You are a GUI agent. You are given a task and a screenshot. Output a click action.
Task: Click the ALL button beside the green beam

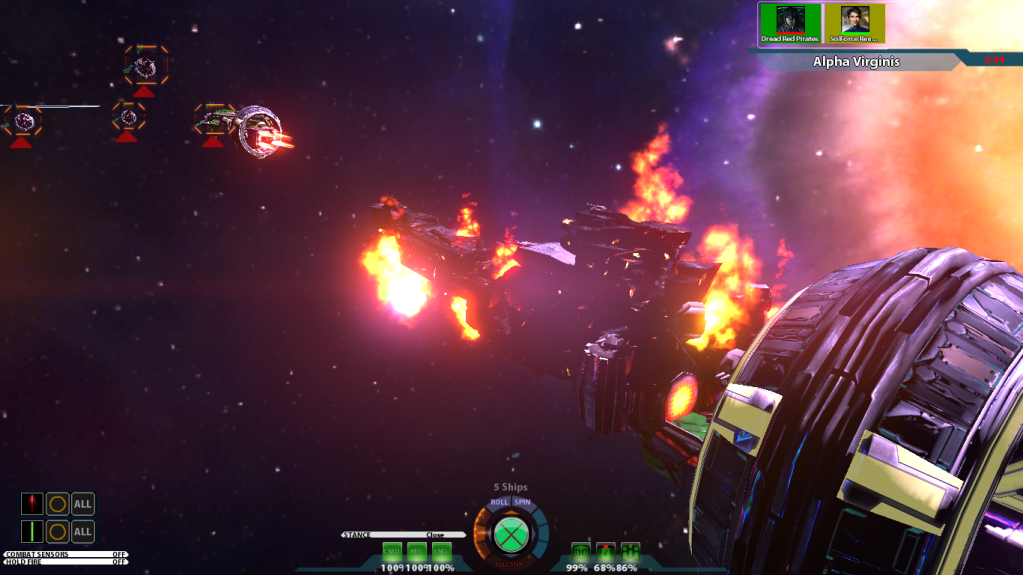[83, 531]
